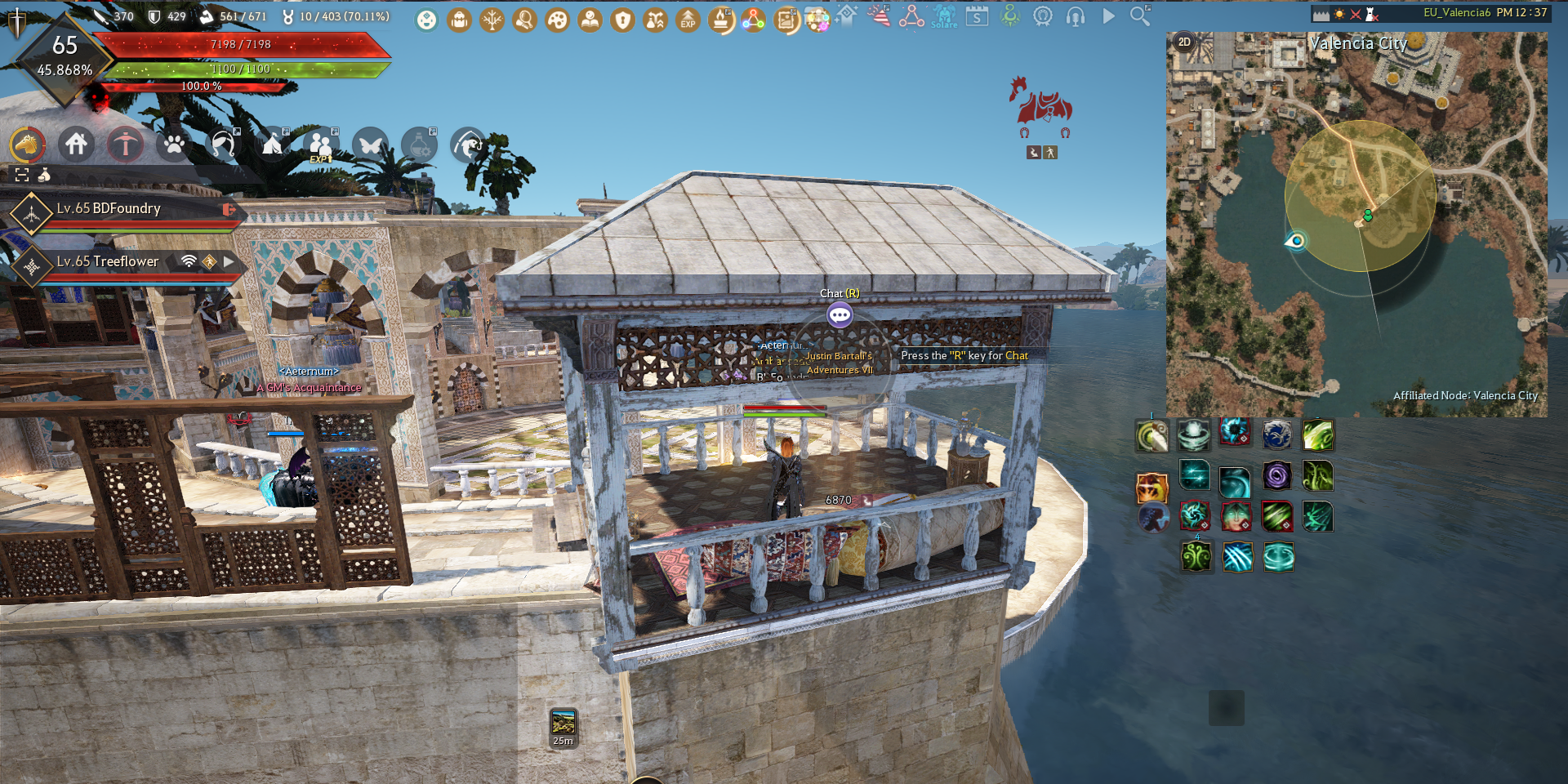Click the tent camp icon

[272, 145]
